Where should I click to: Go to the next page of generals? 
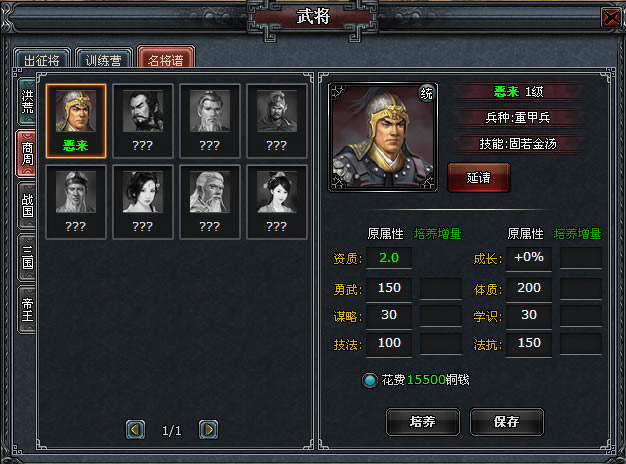(x=208, y=429)
